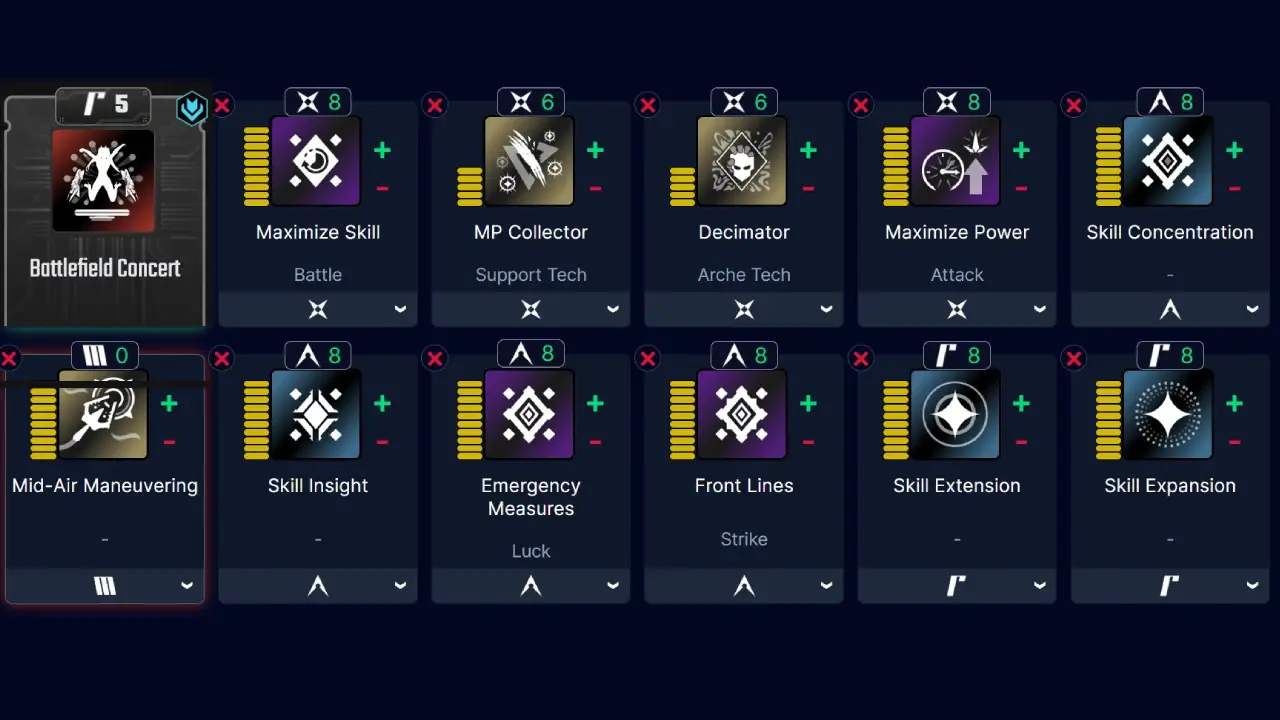
Task: Increase the Maximize Power level with plus
Action: pyautogui.click(x=1021, y=150)
